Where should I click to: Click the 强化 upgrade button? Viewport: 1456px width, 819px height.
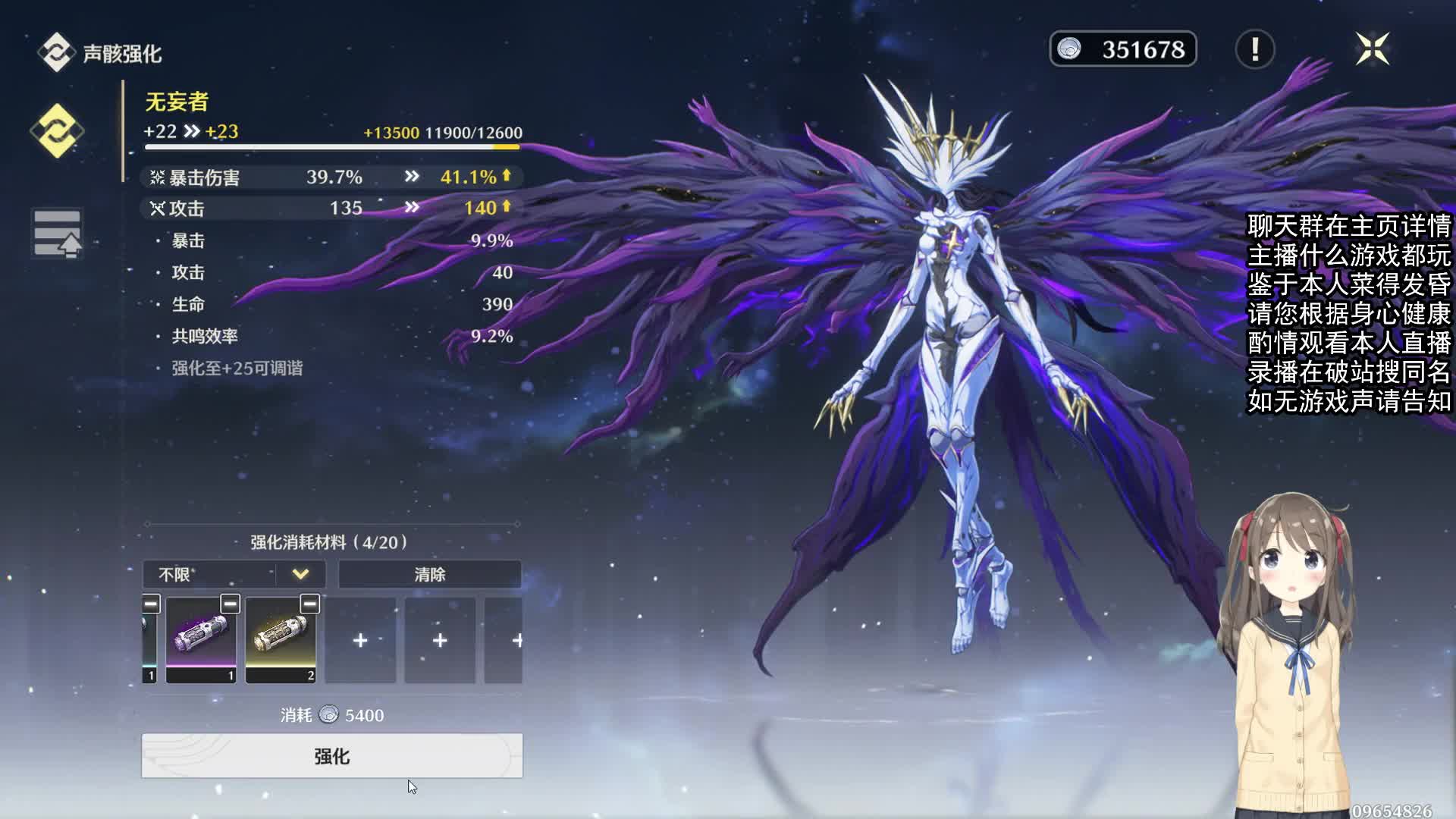click(x=331, y=755)
